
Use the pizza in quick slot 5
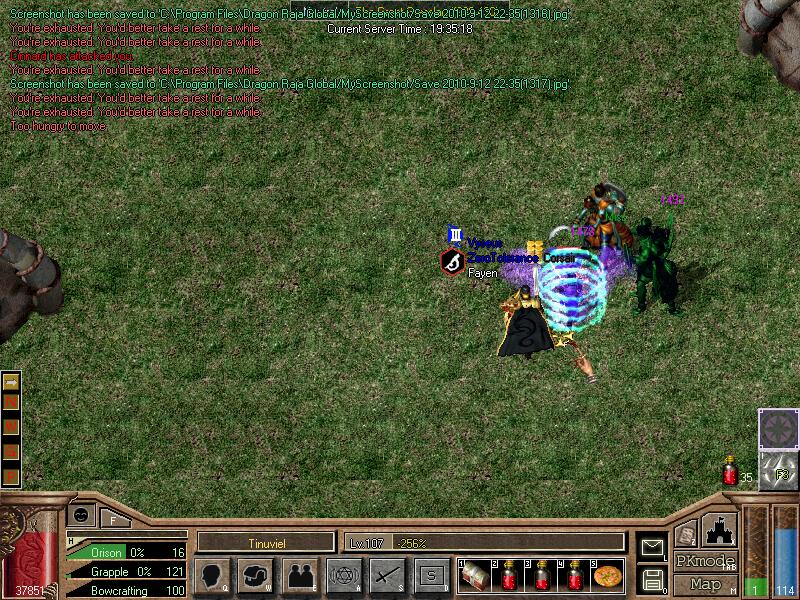pos(607,575)
